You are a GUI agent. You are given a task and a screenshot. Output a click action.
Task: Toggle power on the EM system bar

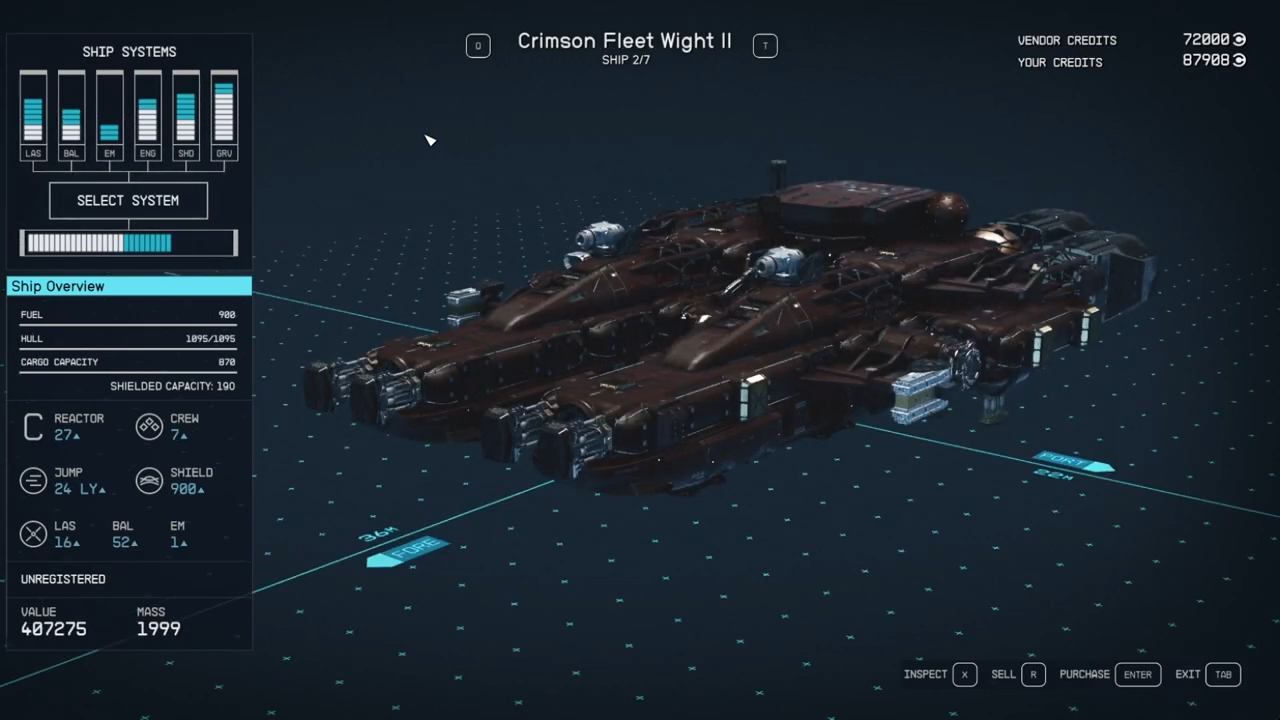tap(109, 113)
